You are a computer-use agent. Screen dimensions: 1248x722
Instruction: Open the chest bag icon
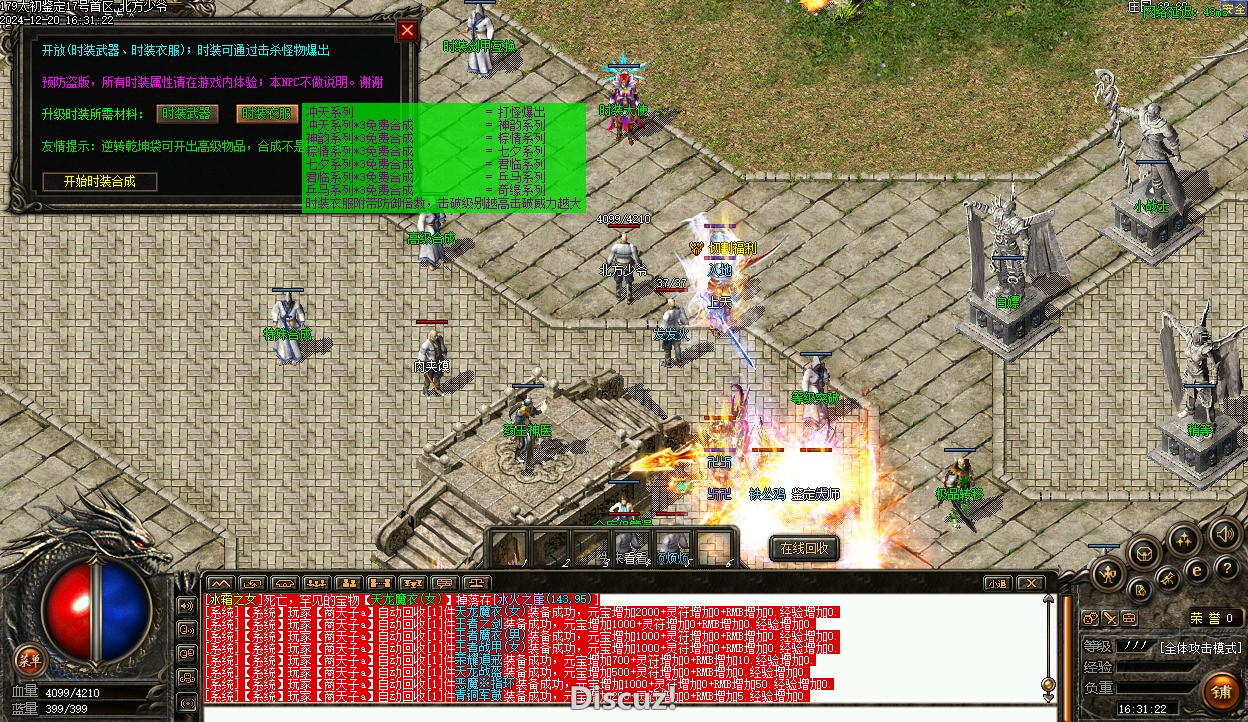[1144, 553]
